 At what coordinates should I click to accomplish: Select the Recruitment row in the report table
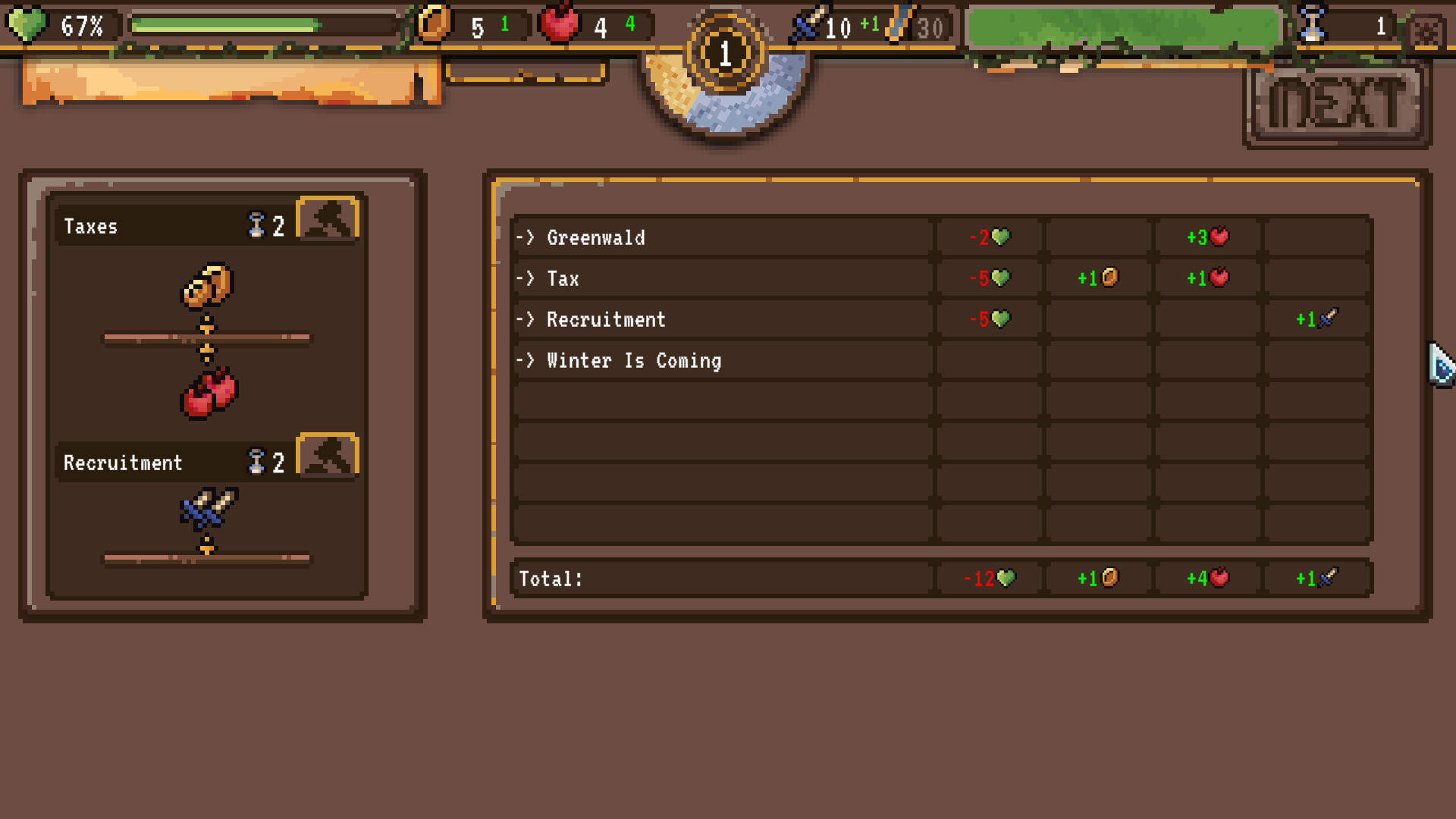pos(606,319)
